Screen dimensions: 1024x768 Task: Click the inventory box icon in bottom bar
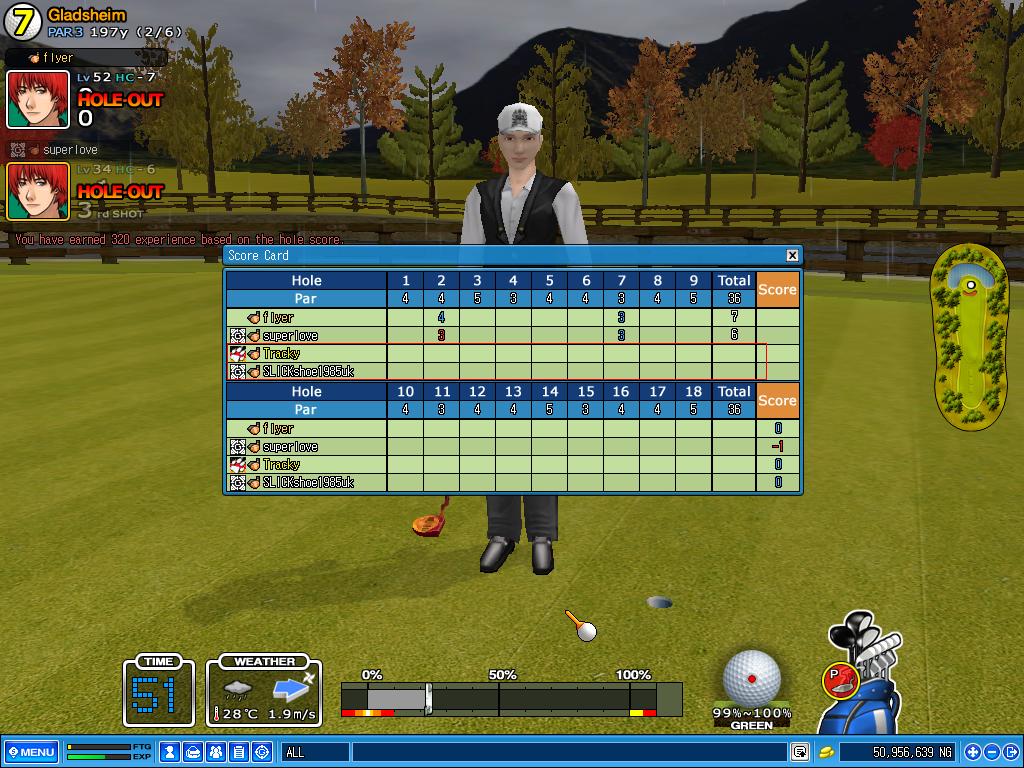[x=194, y=752]
